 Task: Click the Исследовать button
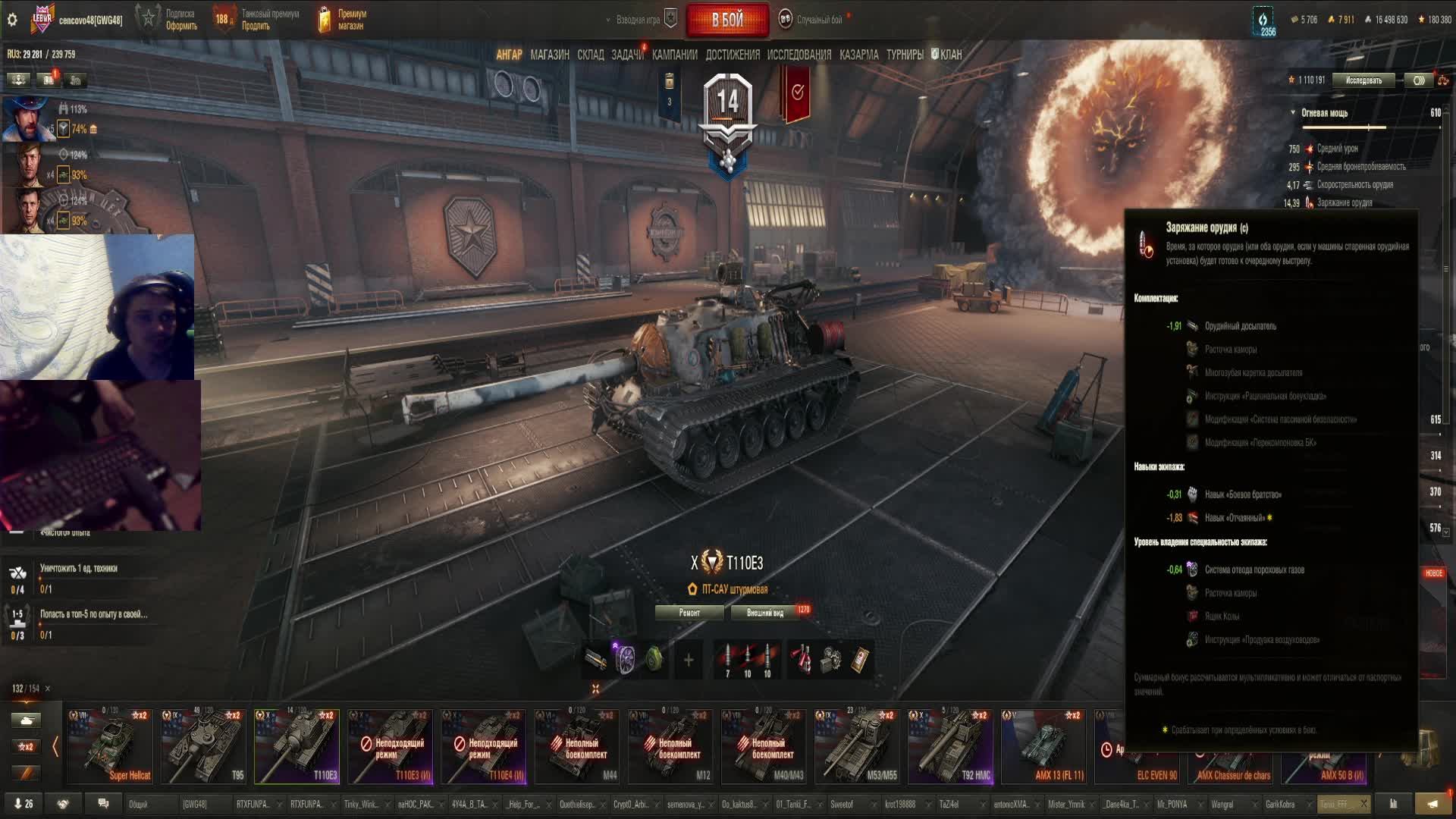1363,80
